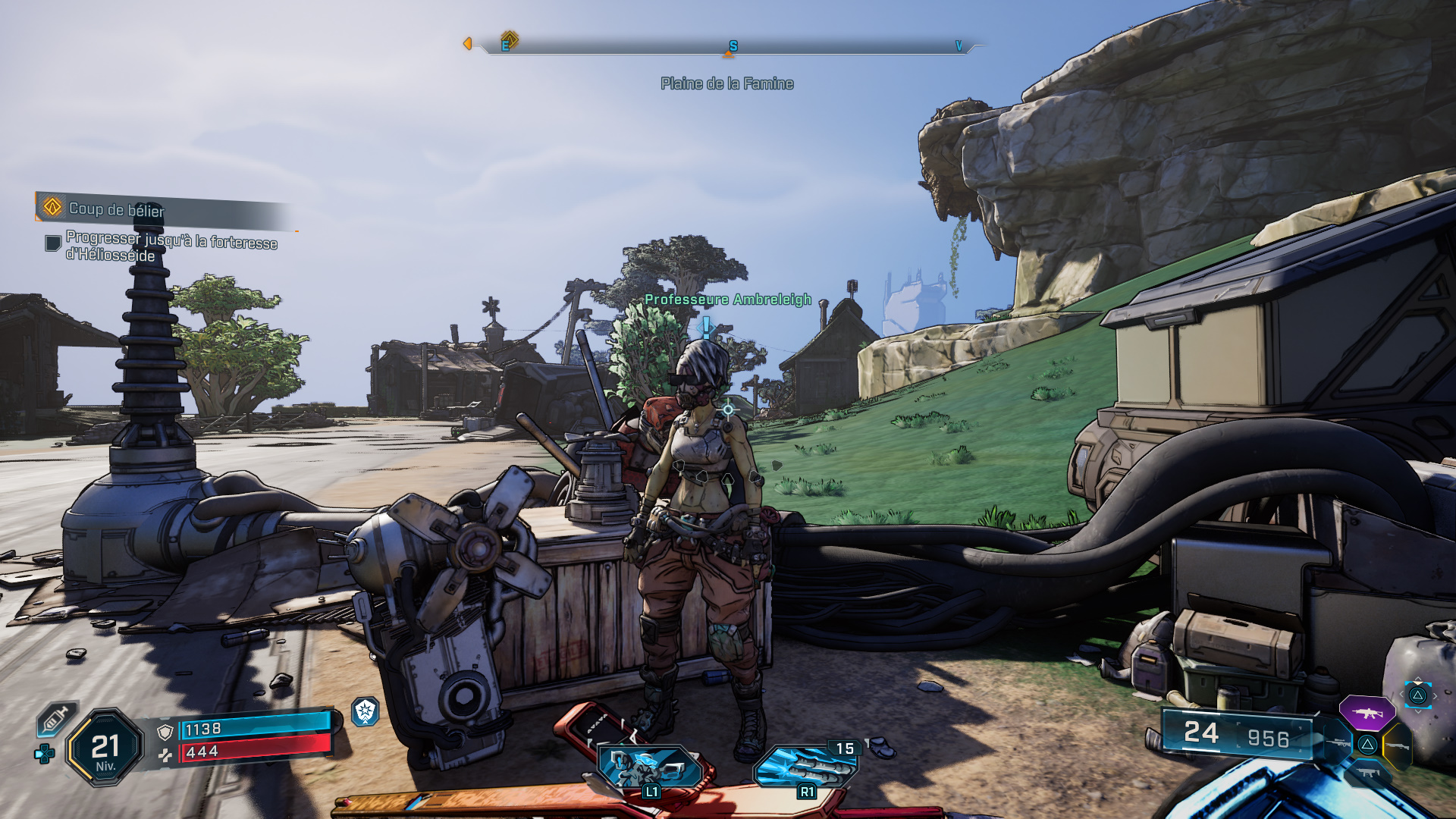Image resolution: width=1456 pixels, height=819 pixels.
Task: Activate the robot gunner action skill
Action: (x=651, y=767)
